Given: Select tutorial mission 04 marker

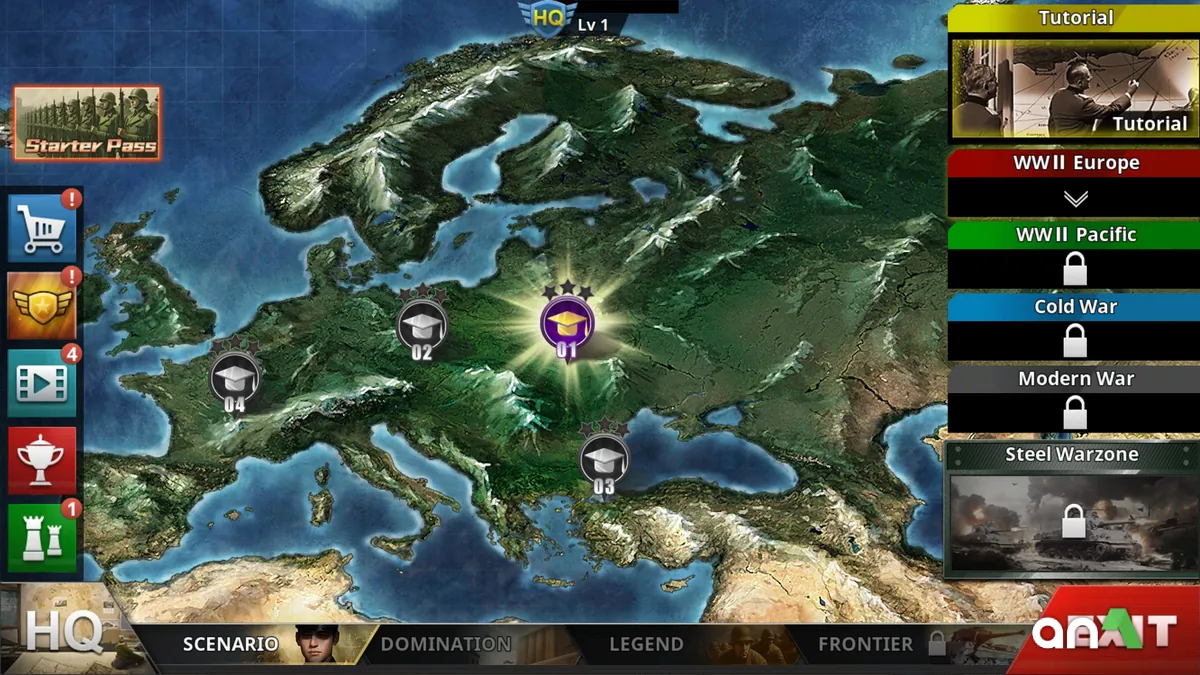Looking at the screenshot, I should (234, 378).
